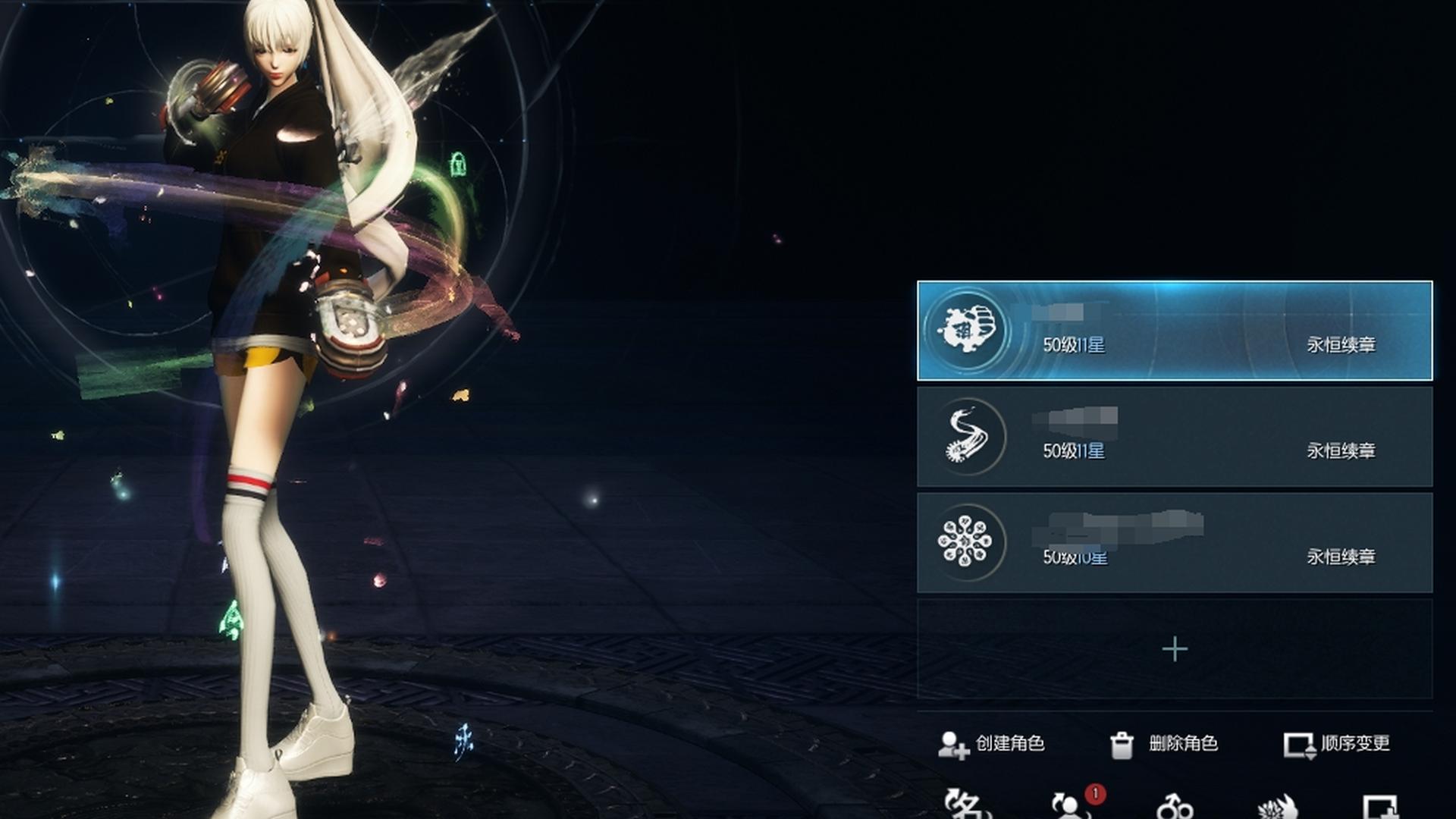Pick the third character with flower emblem
This screenshot has width=1456, height=819.
[1174, 543]
